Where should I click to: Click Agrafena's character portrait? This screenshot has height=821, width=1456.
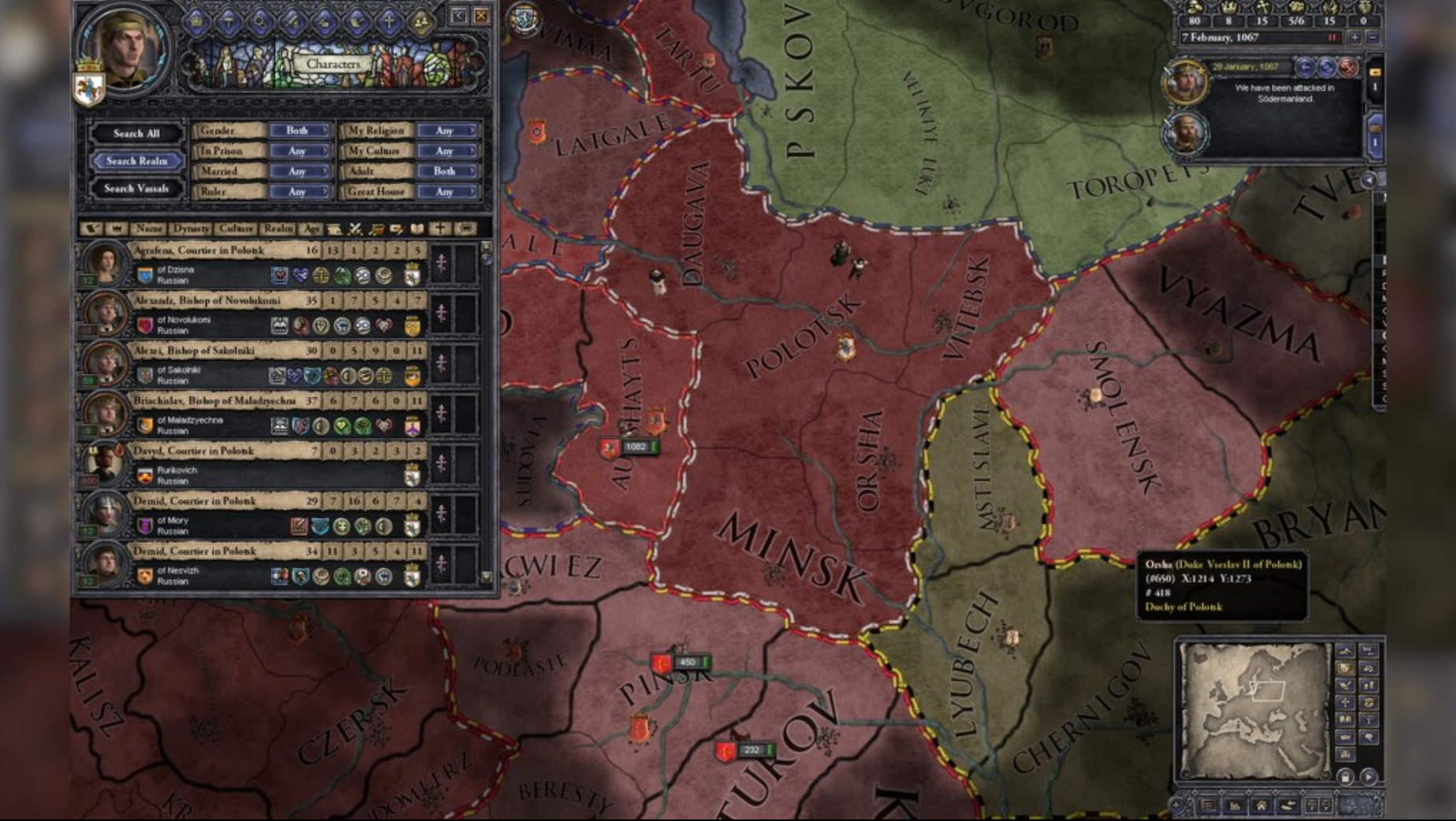[106, 264]
